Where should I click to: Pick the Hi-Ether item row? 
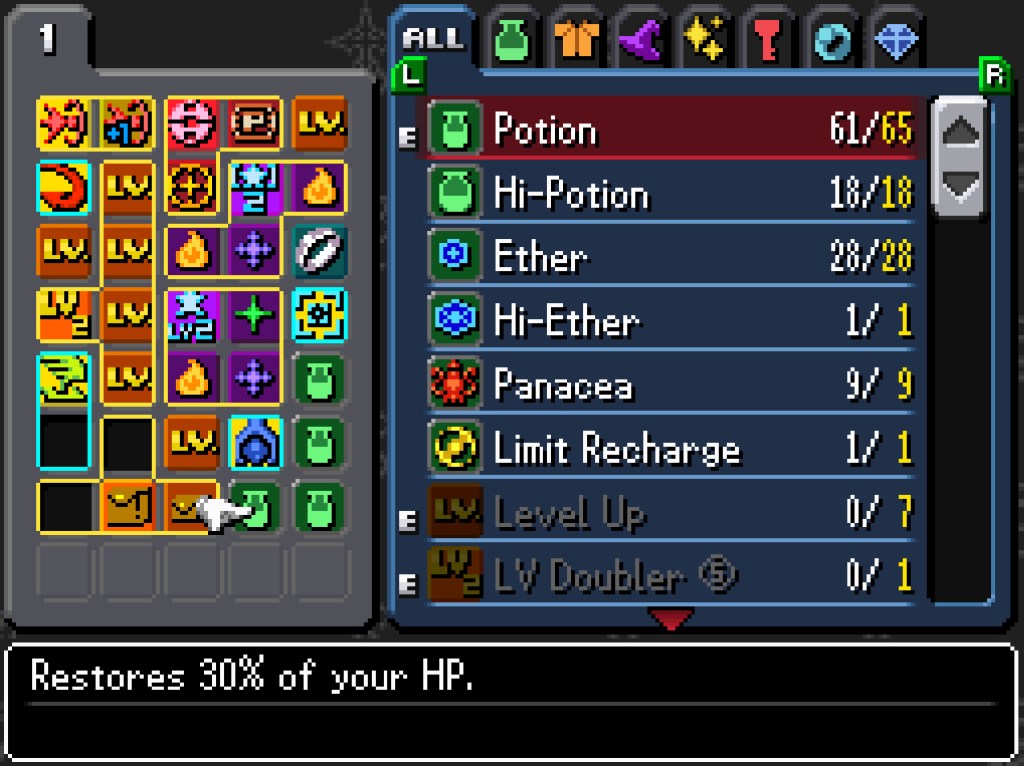[668, 321]
